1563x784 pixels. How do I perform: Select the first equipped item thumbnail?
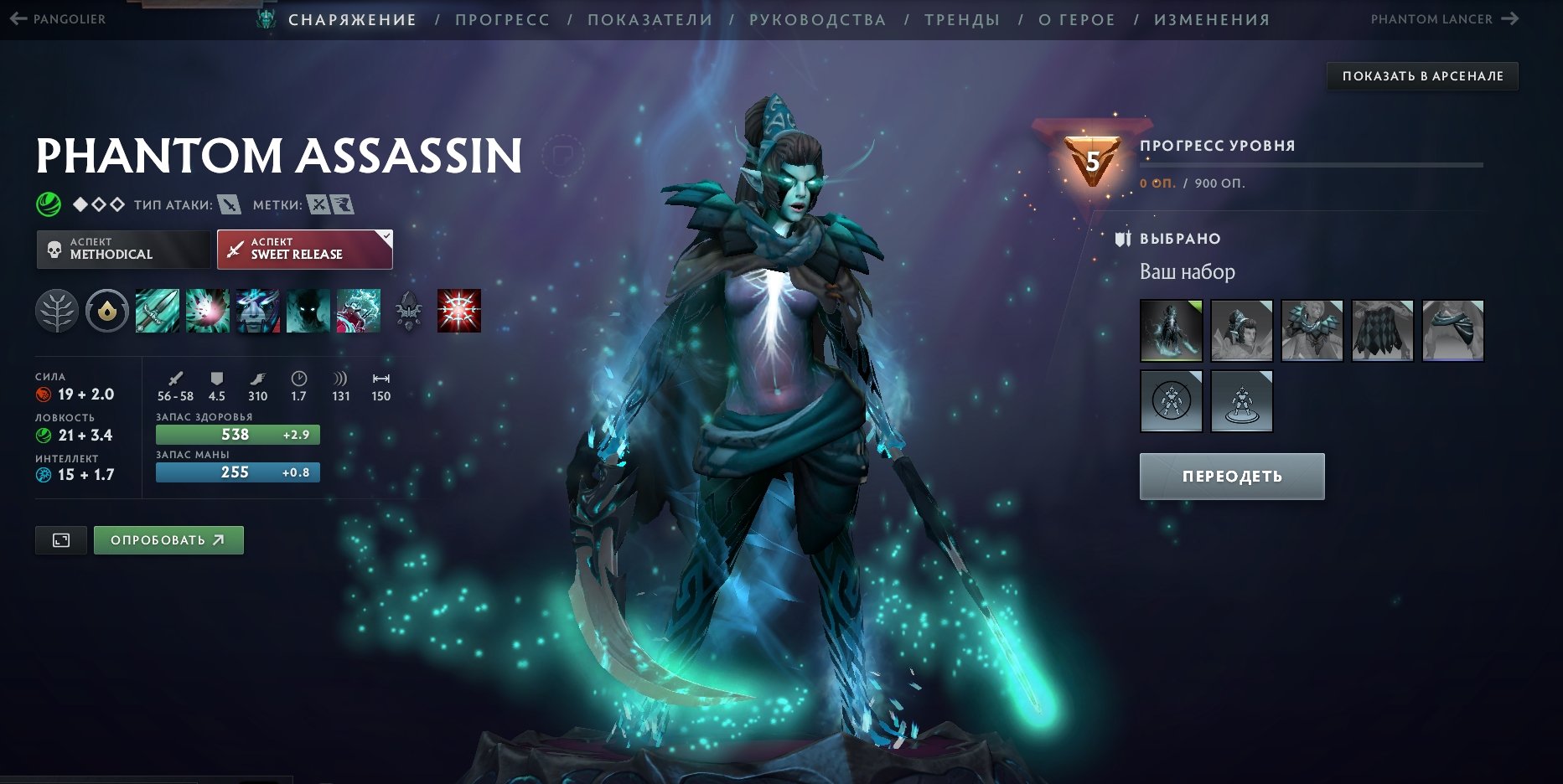[1171, 330]
